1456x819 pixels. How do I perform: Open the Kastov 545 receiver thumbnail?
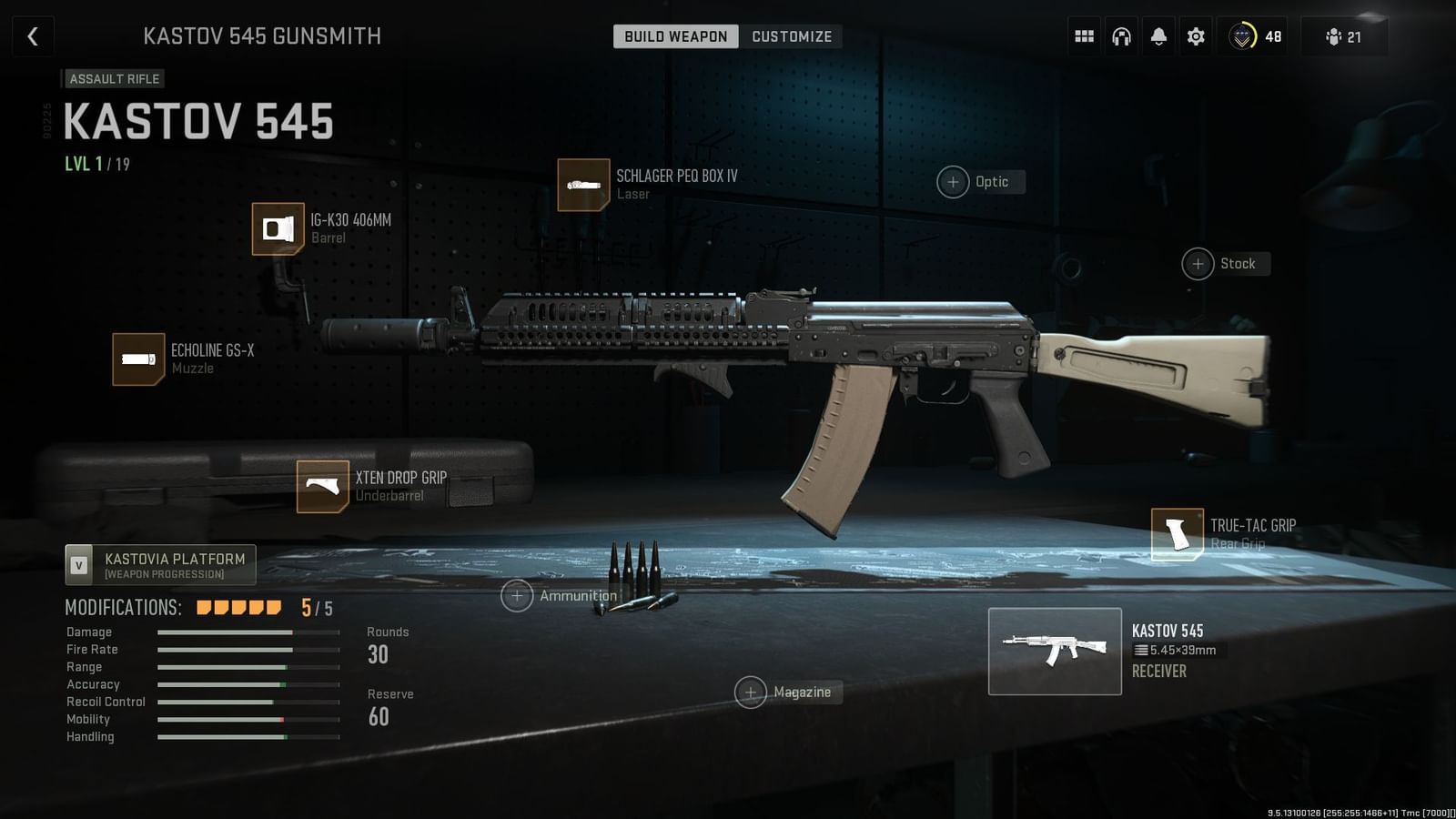coord(1055,651)
